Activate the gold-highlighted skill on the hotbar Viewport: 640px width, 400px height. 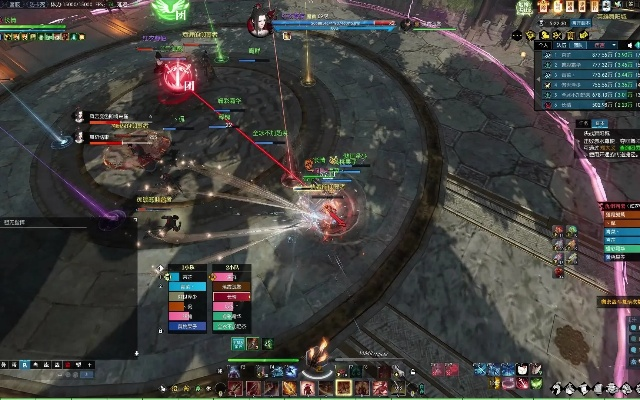tap(343, 387)
